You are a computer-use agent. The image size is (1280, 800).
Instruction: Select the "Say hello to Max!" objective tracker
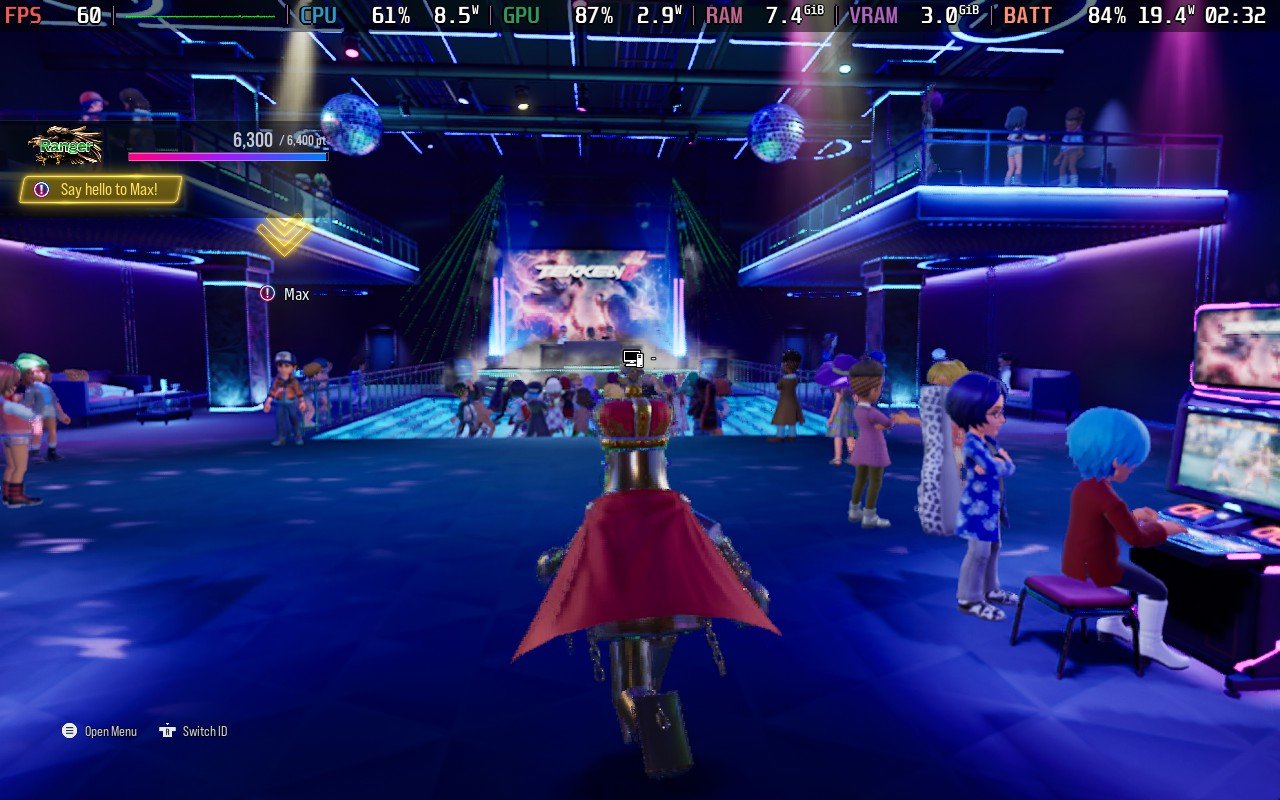click(x=101, y=189)
